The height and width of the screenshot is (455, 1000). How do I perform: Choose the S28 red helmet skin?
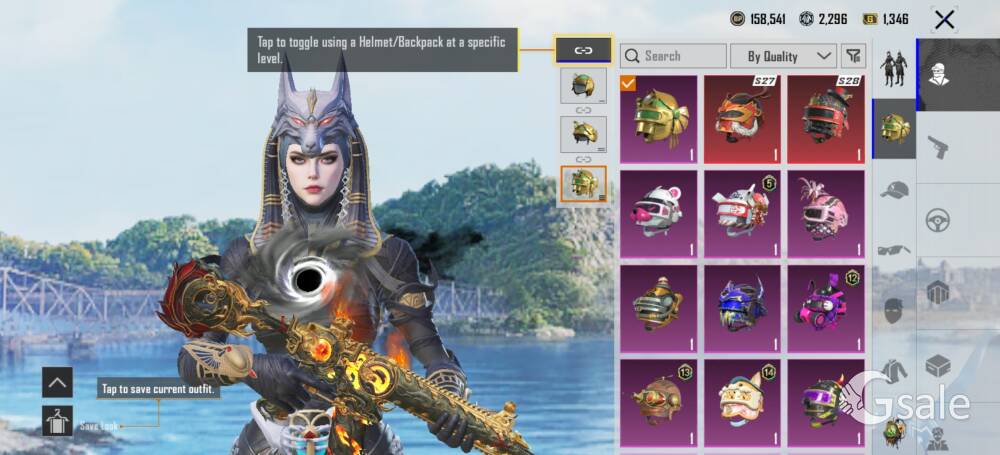(x=826, y=118)
